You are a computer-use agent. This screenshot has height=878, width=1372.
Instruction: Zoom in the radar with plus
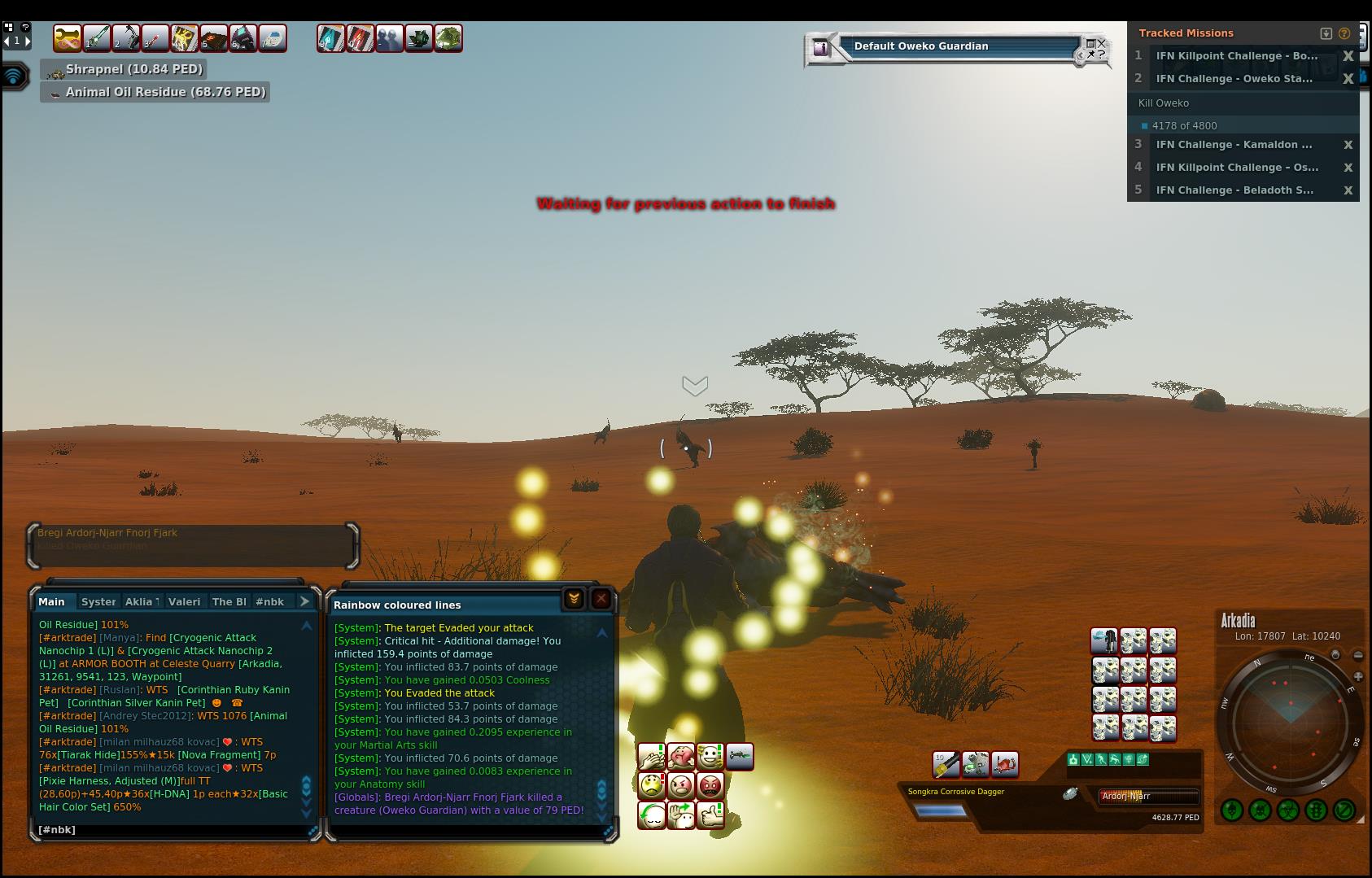pyautogui.click(x=1358, y=676)
